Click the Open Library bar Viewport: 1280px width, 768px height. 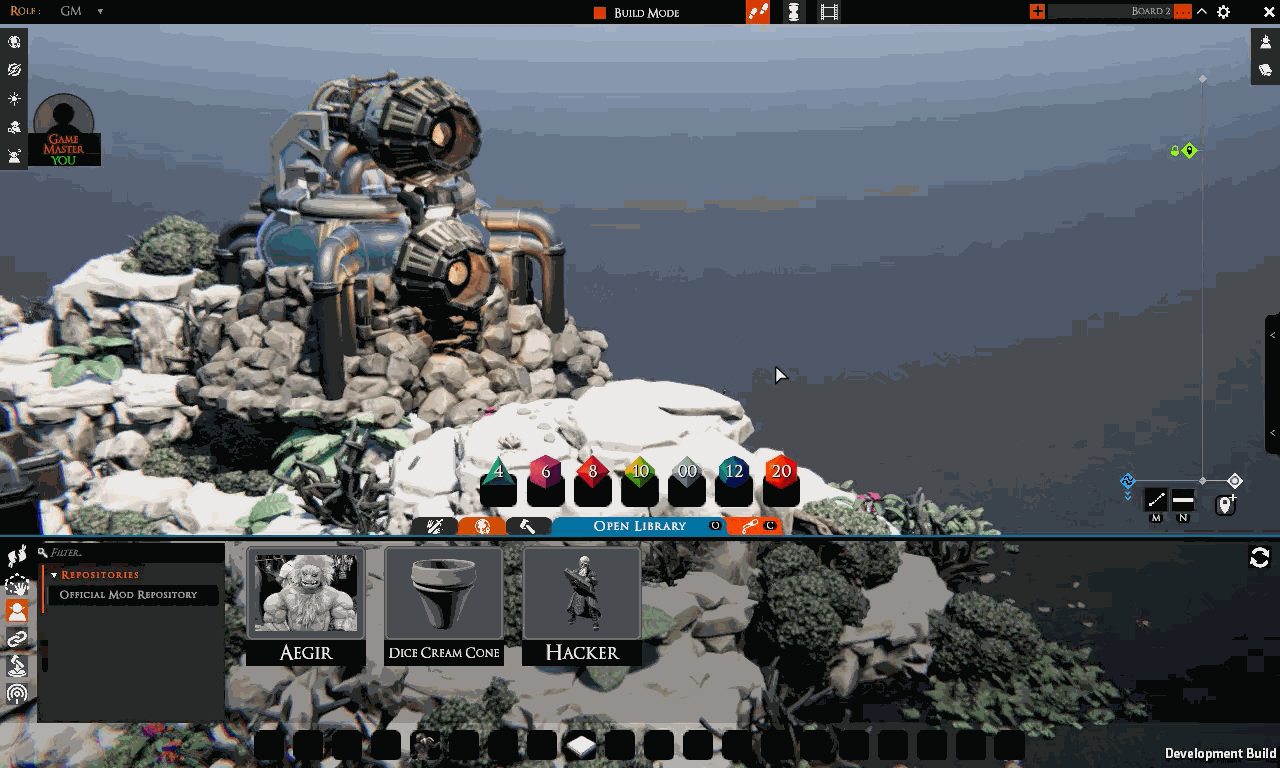[x=639, y=526]
